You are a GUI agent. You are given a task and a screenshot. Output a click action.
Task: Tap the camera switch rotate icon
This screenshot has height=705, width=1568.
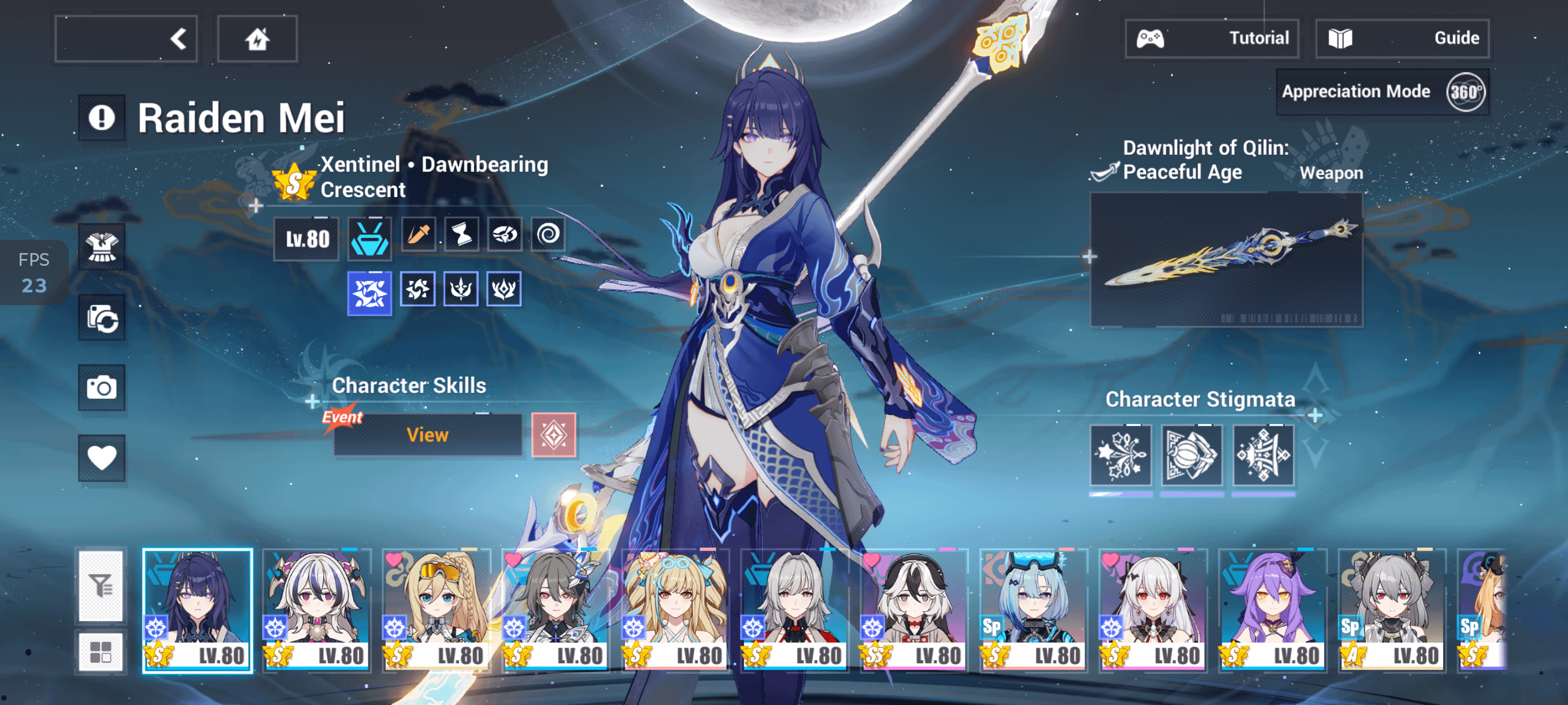[102, 317]
